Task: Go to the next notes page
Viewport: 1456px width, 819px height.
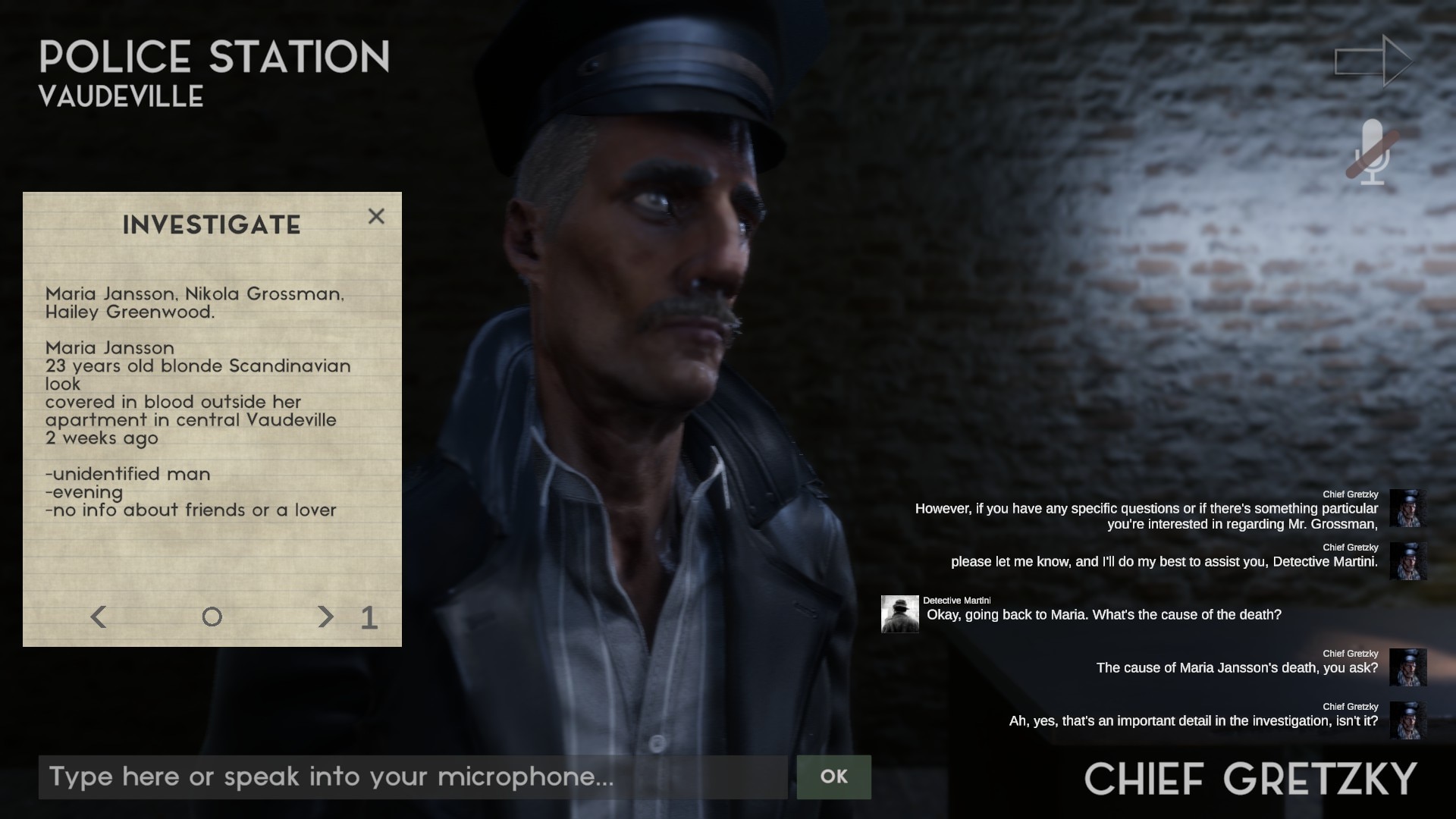Action: [325, 617]
